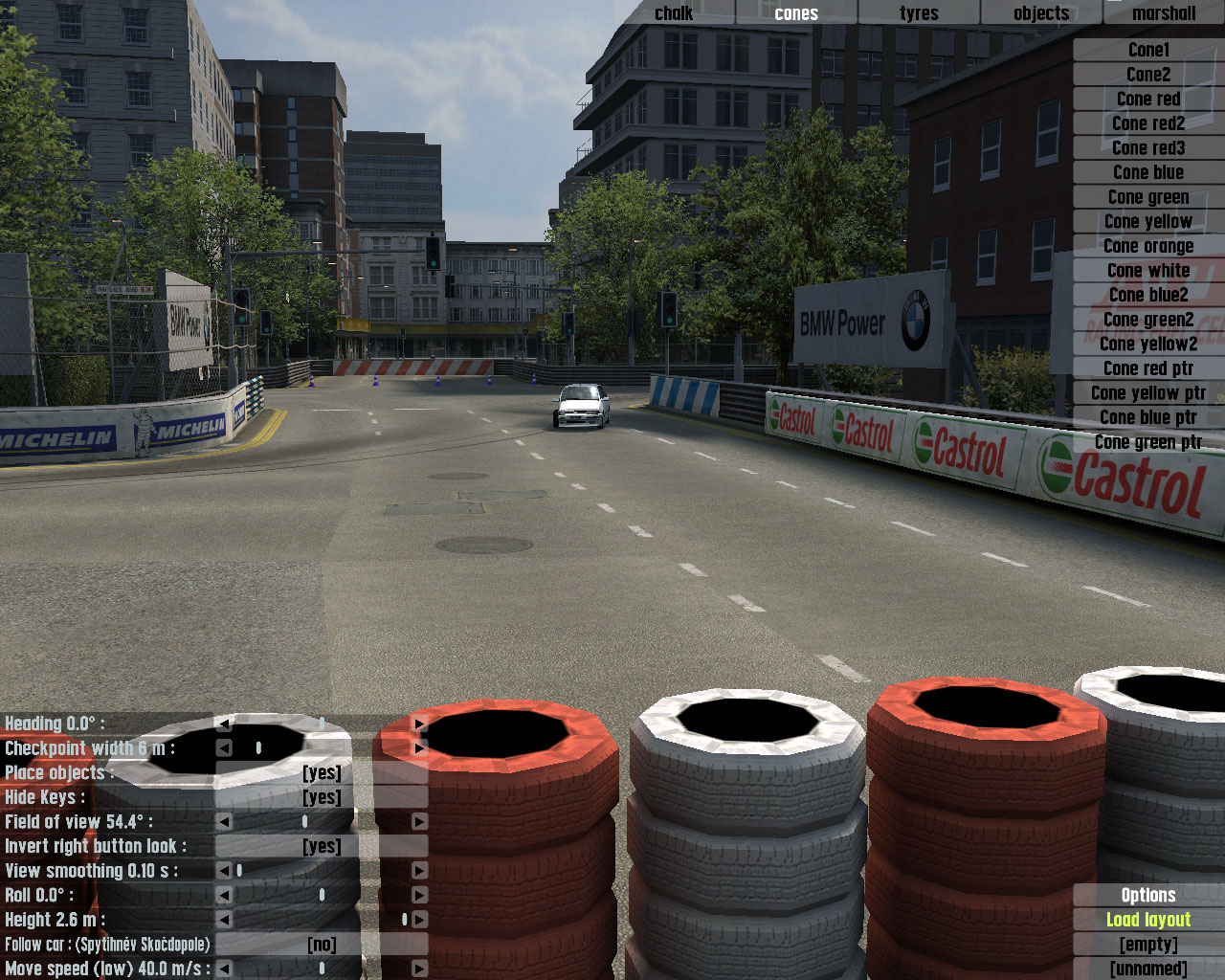Open the Options button
Image resolution: width=1225 pixels, height=980 pixels.
click(1148, 896)
